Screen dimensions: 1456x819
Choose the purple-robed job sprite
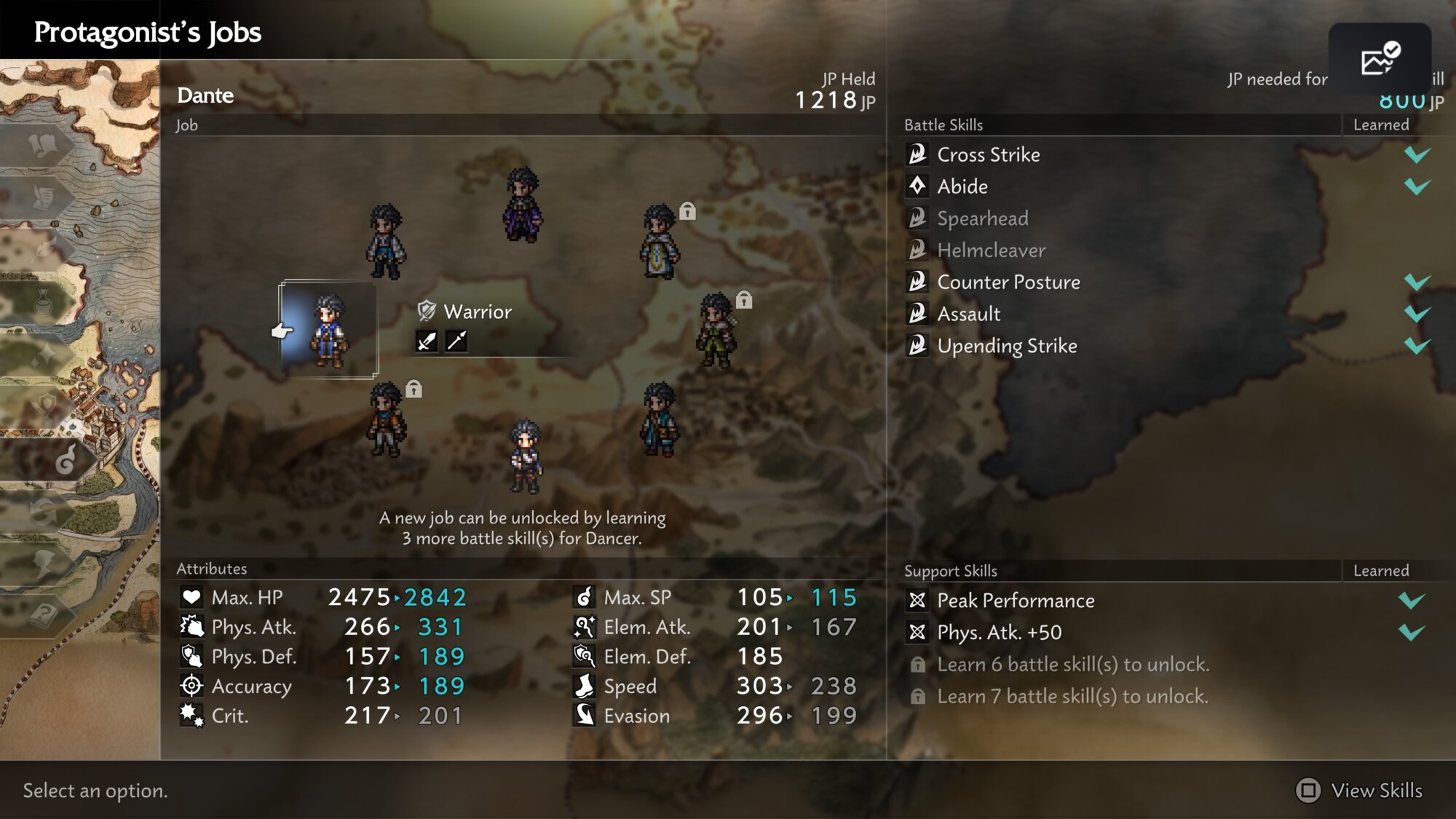[x=523, y=205]
